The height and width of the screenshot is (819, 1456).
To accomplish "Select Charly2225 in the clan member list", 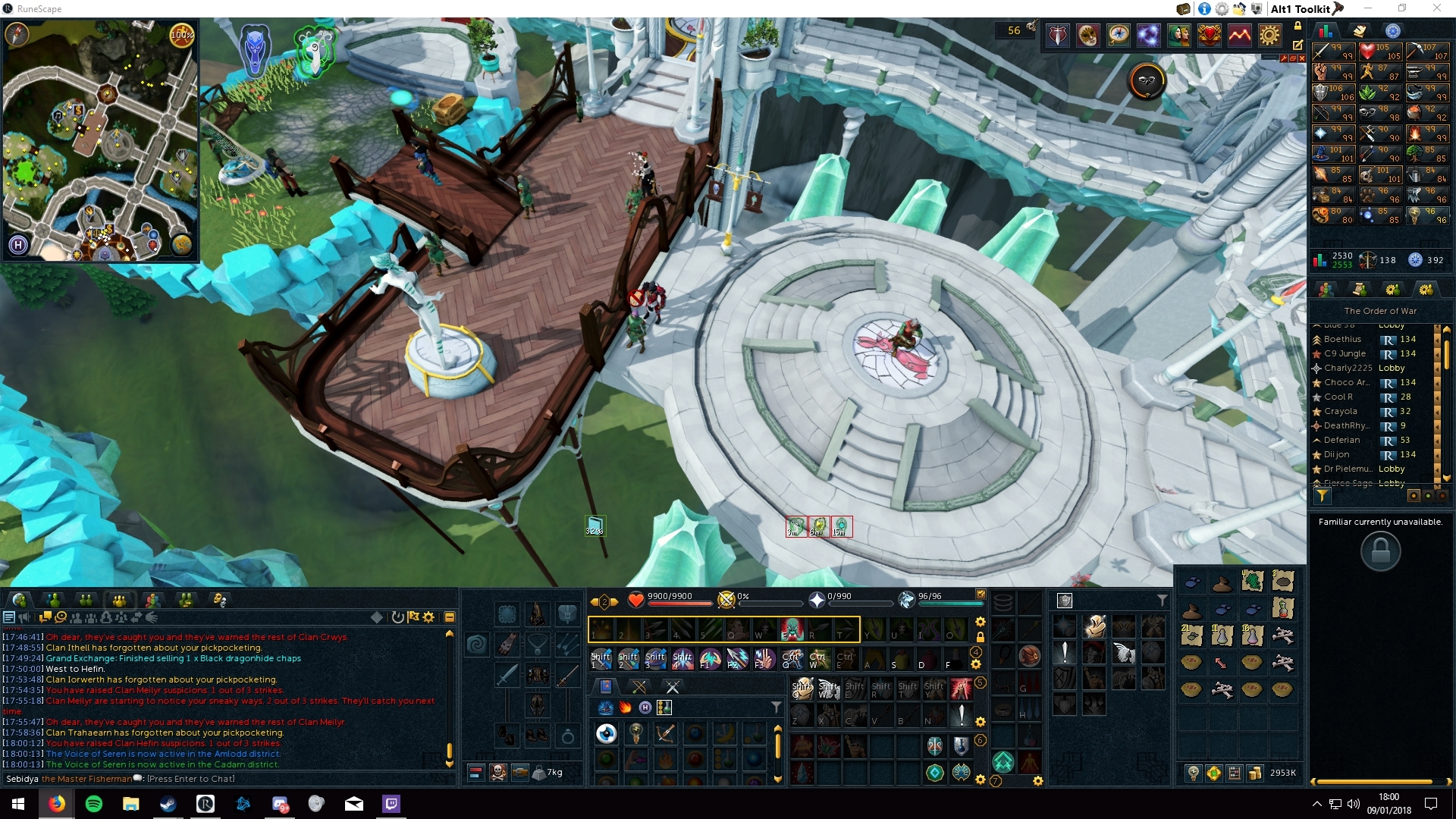I will pyautogui.click(x=1348, y=368).
